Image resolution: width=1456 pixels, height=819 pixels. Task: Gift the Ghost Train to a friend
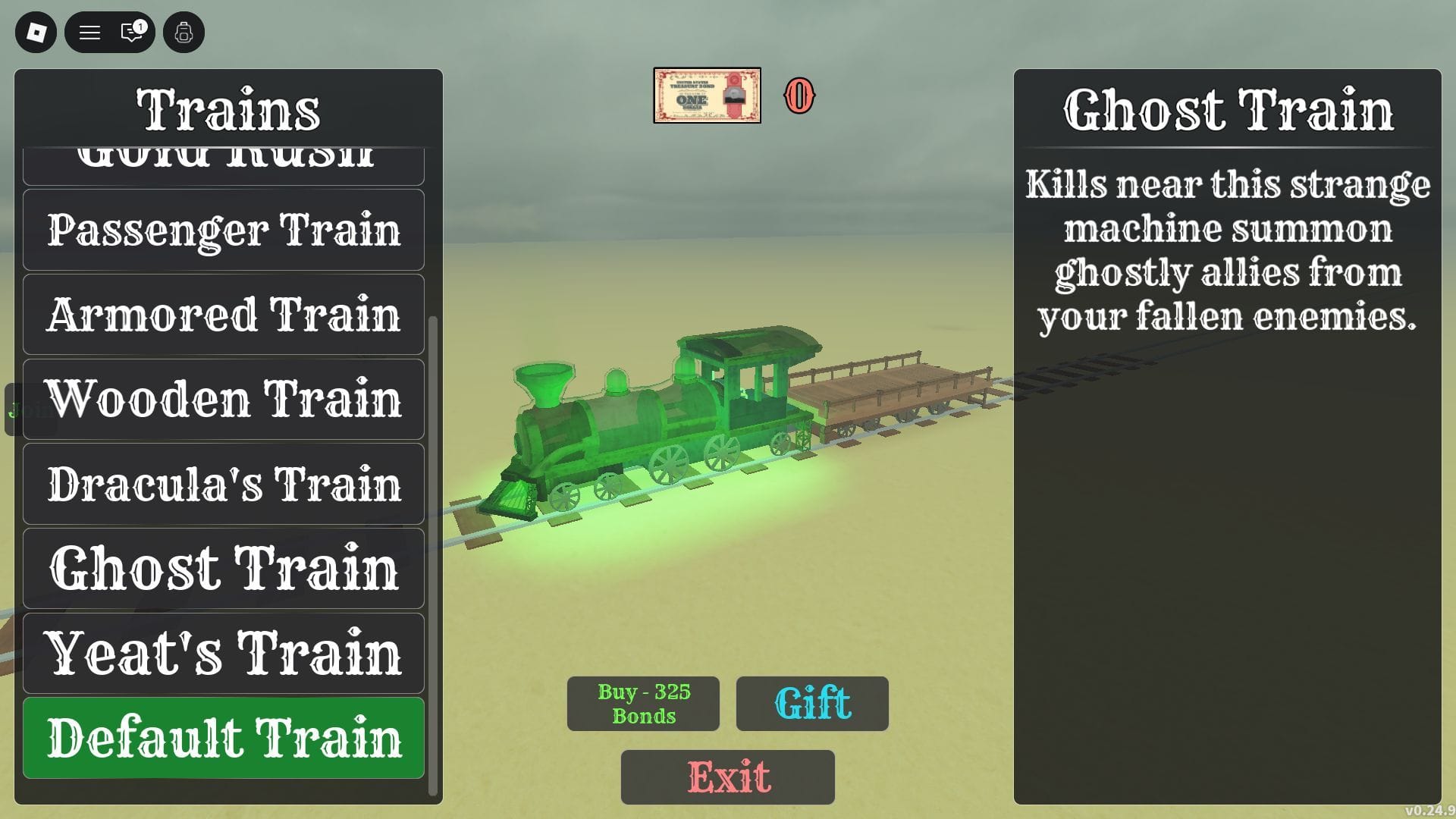click(x=811, y=704)
